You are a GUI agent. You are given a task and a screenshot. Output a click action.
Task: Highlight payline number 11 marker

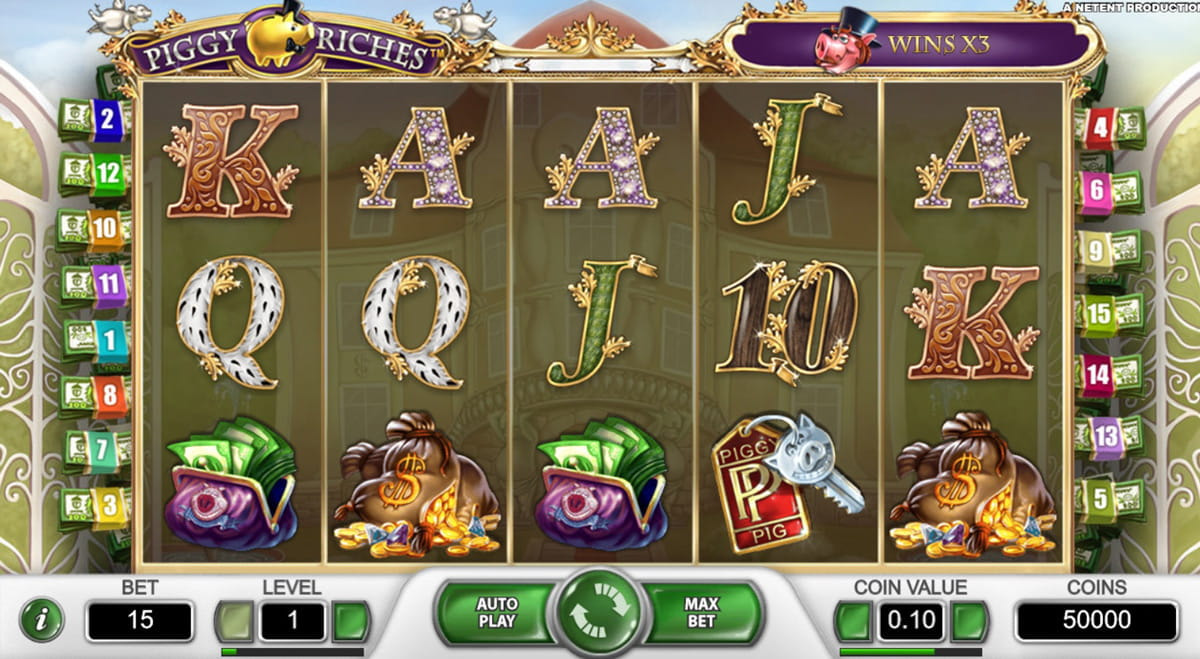[109, 286]
